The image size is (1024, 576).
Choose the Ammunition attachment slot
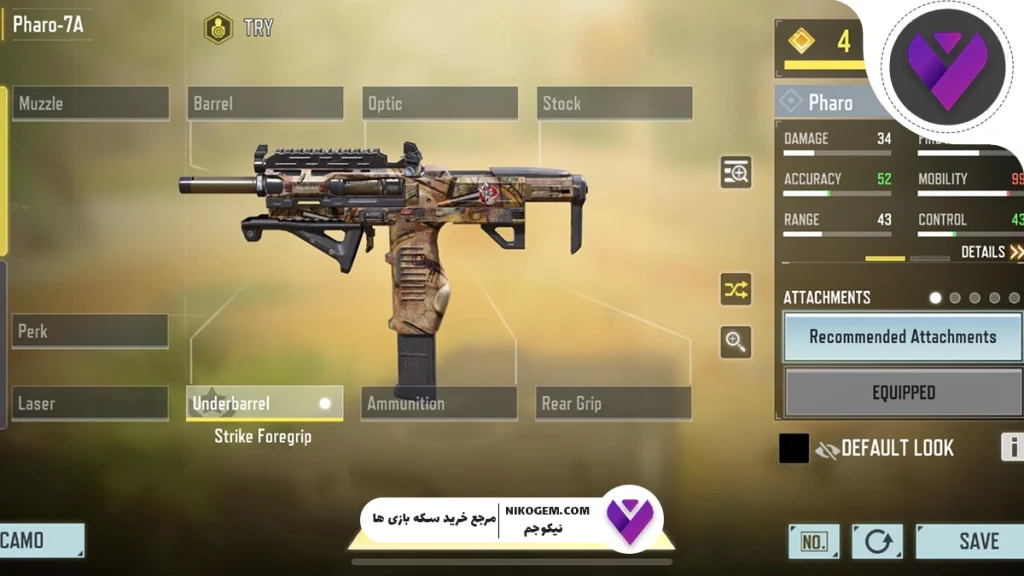coord(439,403)
